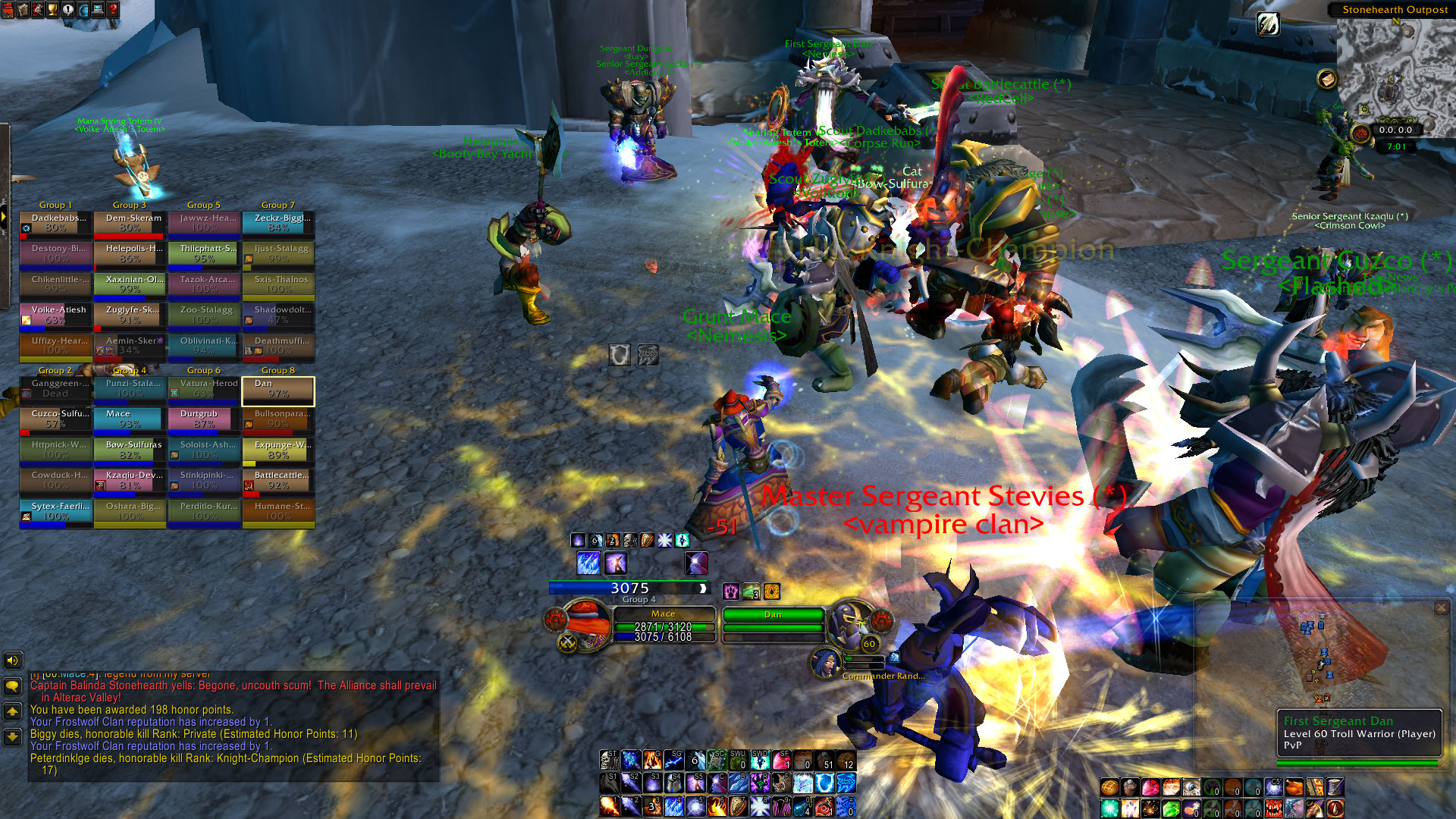The width and height of the screenshot is (1456, 819).
Task: Cast the fireball spell in slot 1
Action: (x=609, y=806)
